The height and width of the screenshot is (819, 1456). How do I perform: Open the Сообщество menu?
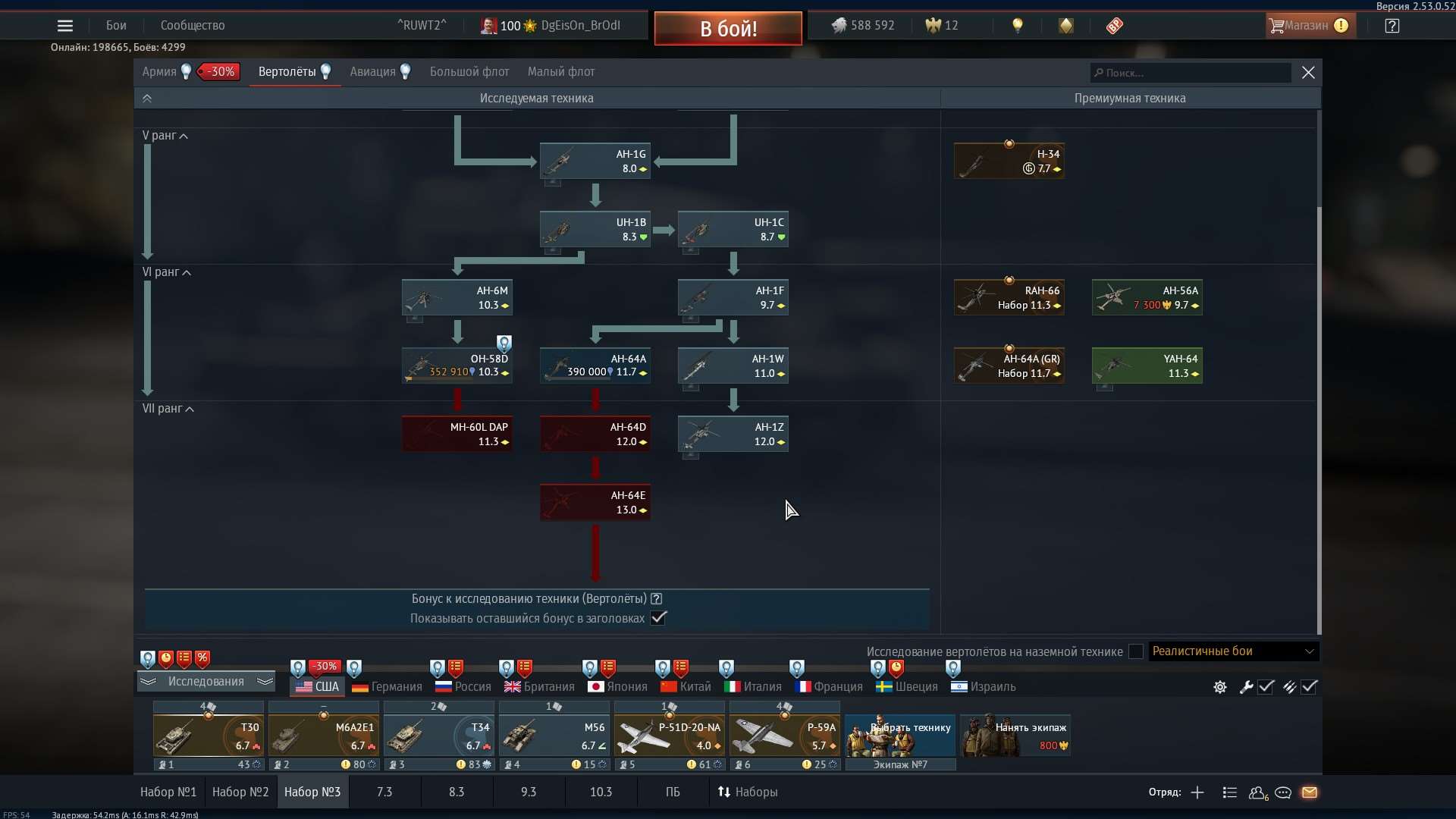coord(192,25)
